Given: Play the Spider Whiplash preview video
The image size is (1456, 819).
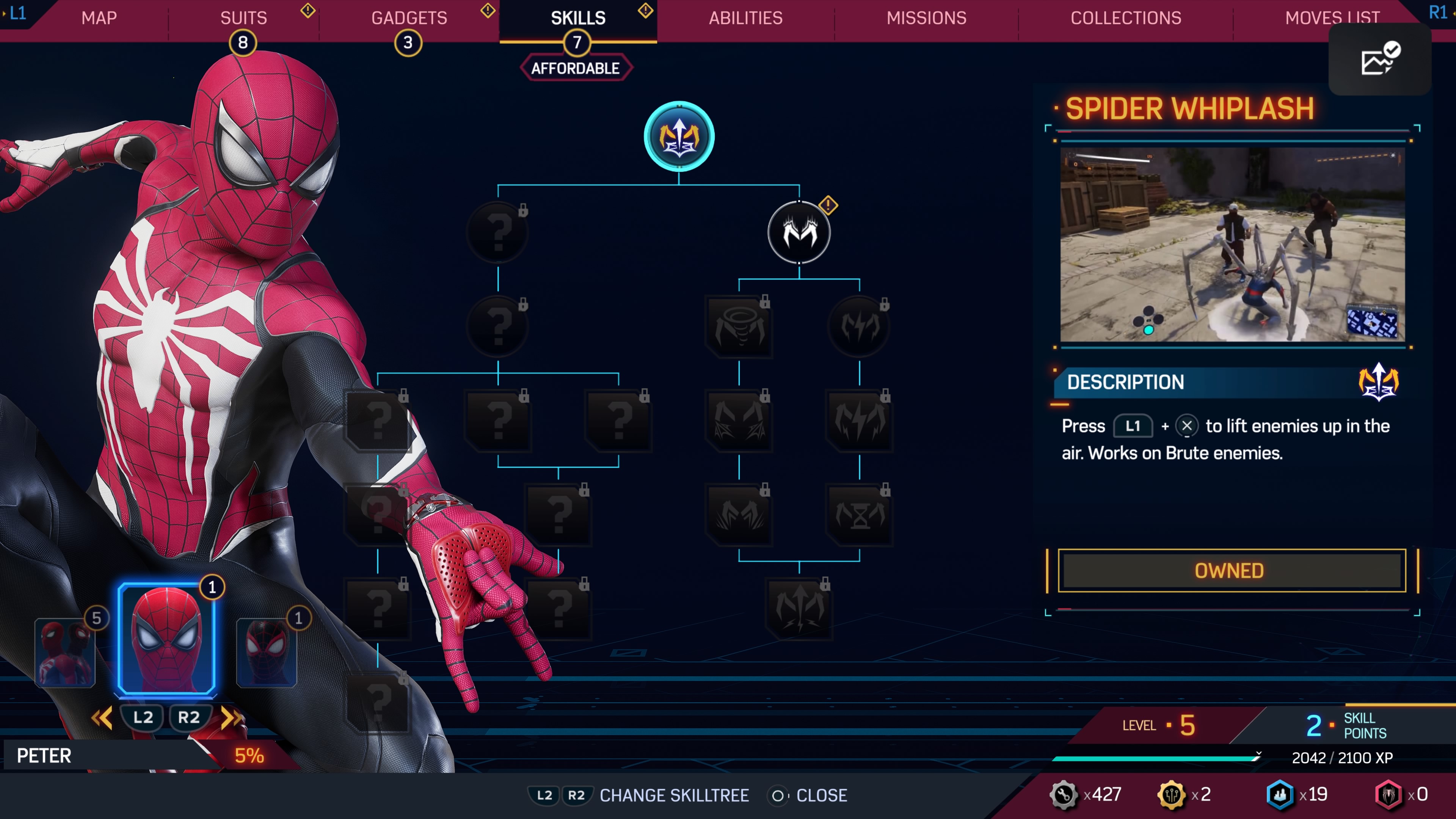Looking at the screenshot, I should 1232,244.
